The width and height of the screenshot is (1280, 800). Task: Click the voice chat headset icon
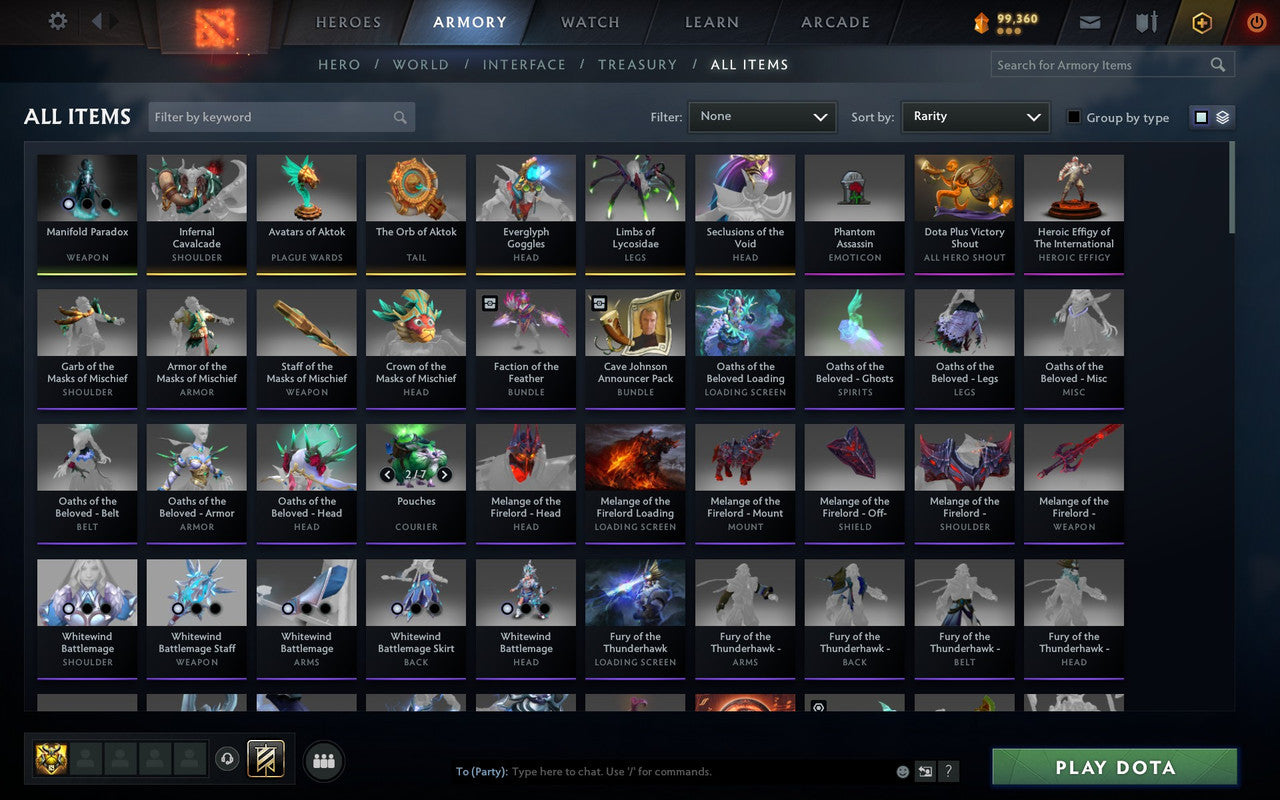click(228, 759)
